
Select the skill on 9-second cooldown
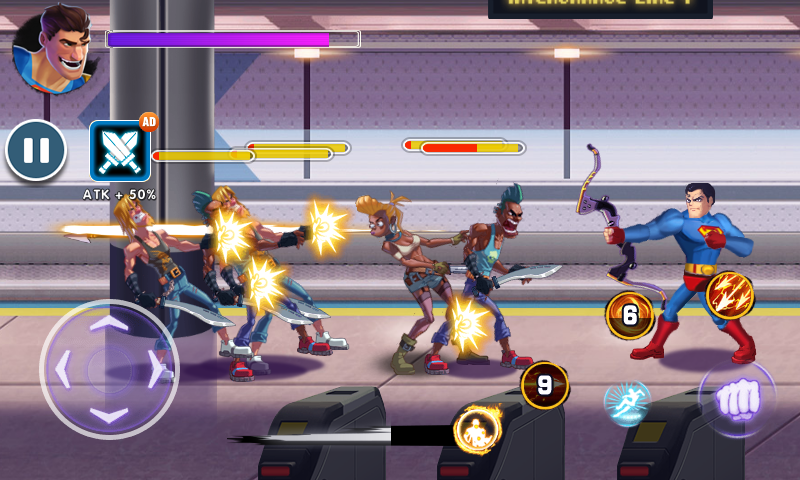point(544,385)
